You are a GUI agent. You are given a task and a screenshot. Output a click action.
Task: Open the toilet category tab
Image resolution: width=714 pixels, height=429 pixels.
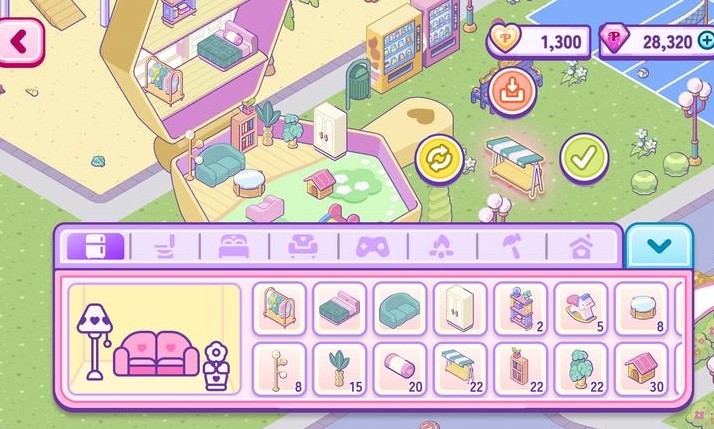164,246
